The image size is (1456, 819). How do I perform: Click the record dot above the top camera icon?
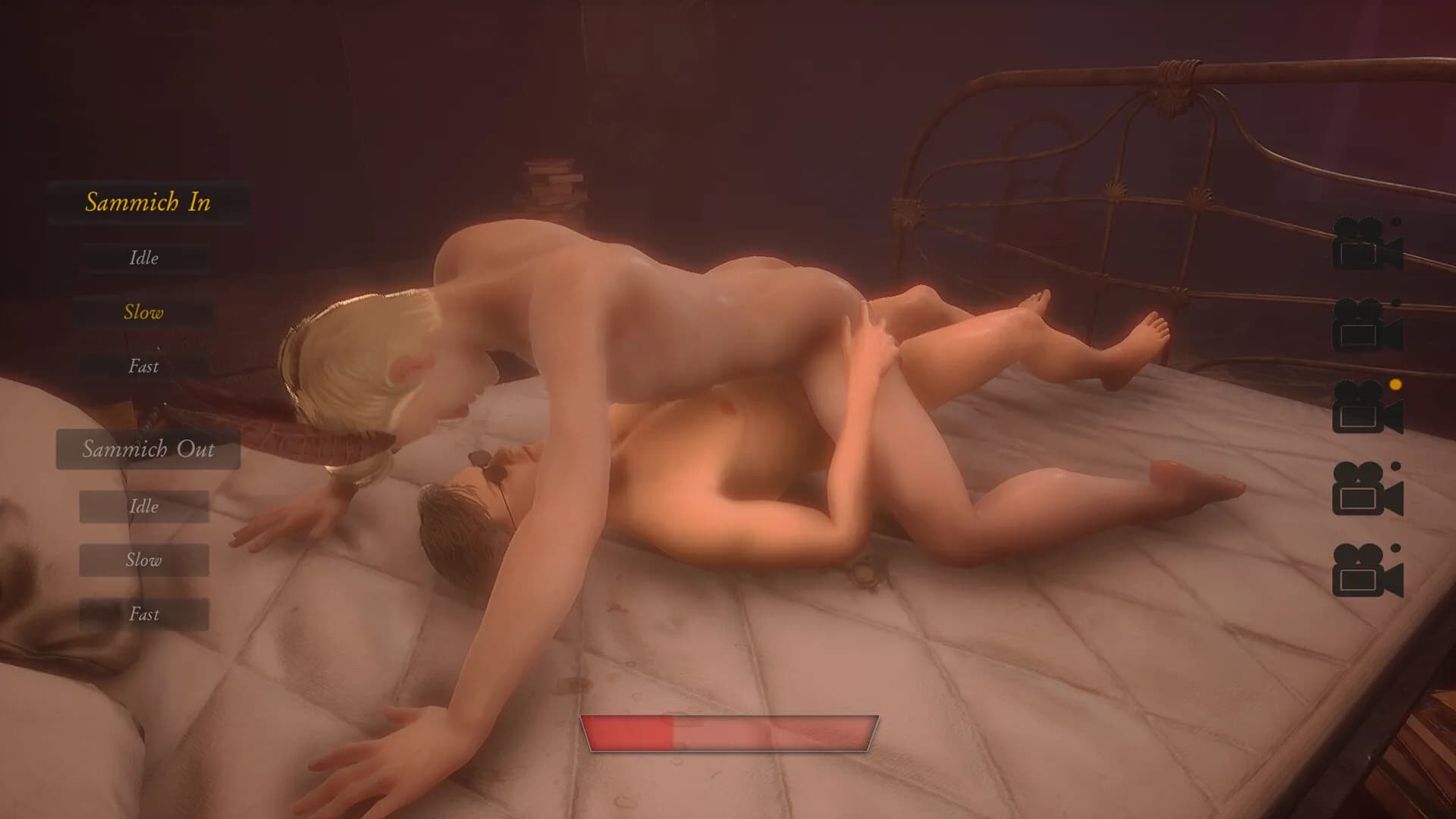coord(1395,221)
